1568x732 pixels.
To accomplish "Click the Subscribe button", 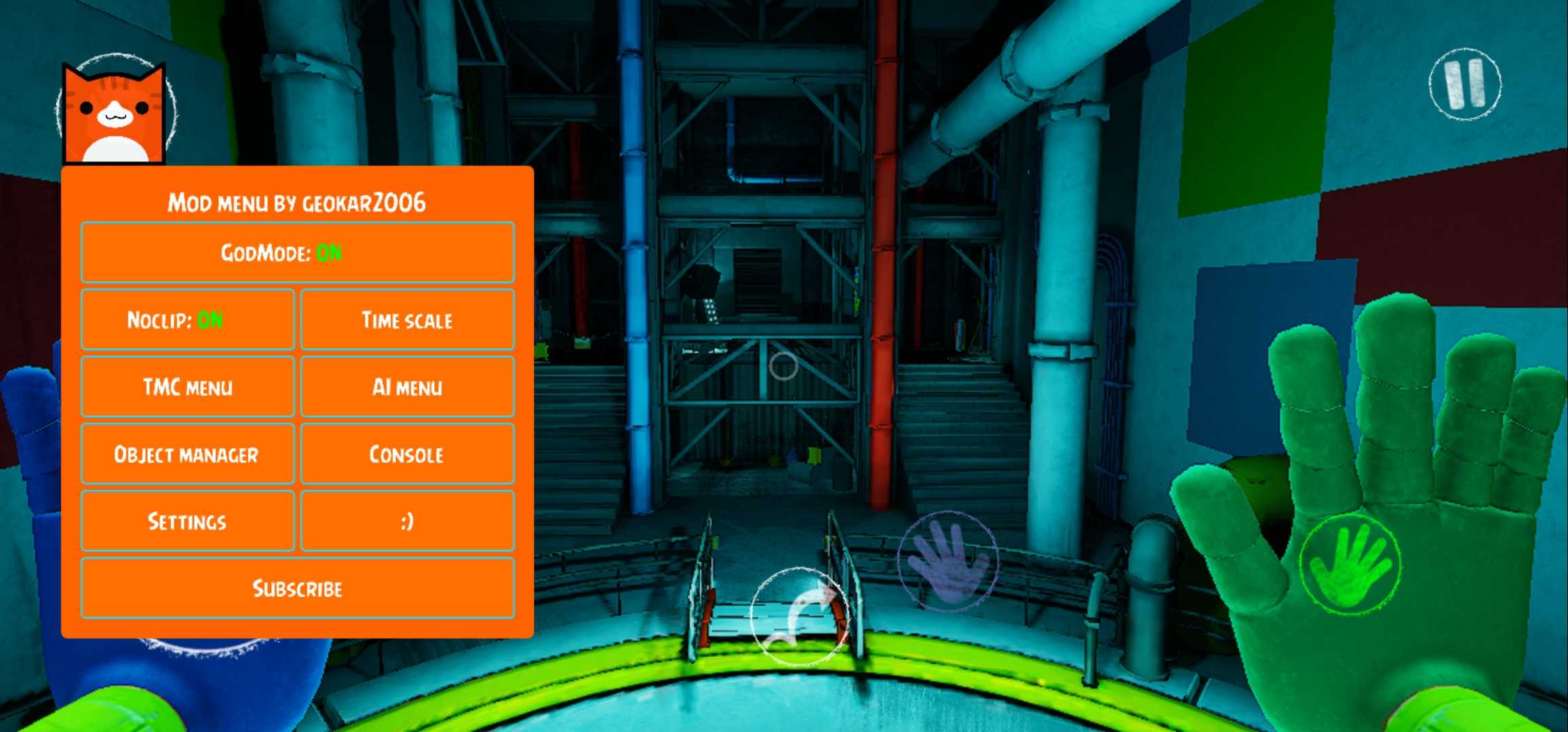I will [297, 588].
